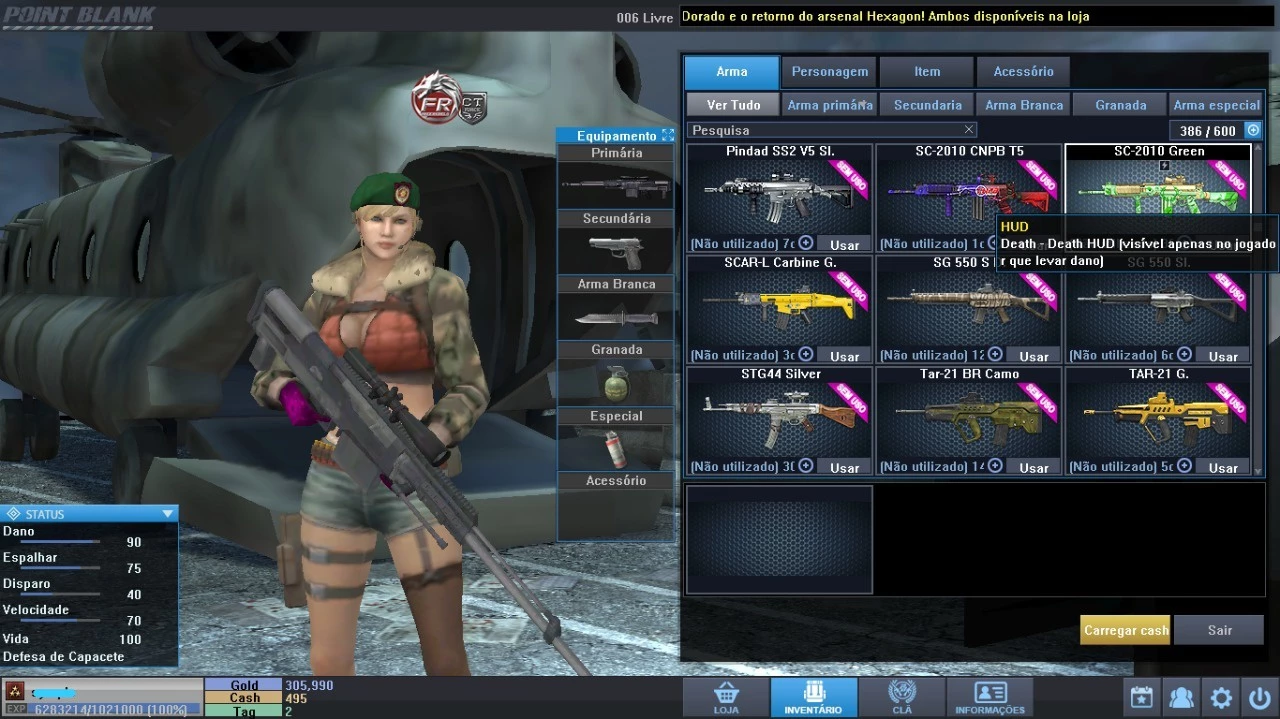Screen dimensions: 1280x719
Task: Equip the TAR-21 G. with Usar
Action: pos(1223,468)
